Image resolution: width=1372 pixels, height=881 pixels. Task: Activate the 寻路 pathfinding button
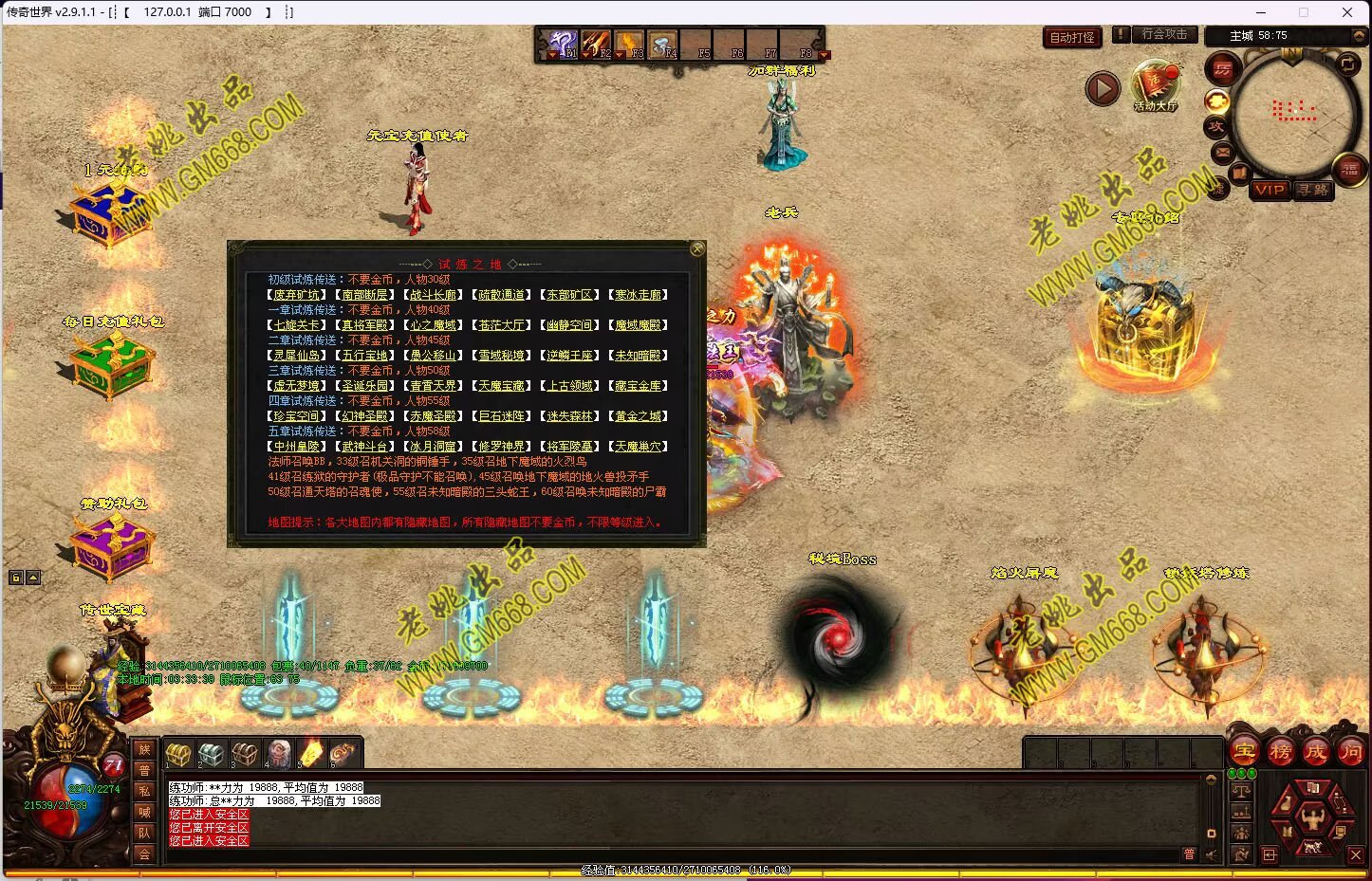pos(1313,190)
